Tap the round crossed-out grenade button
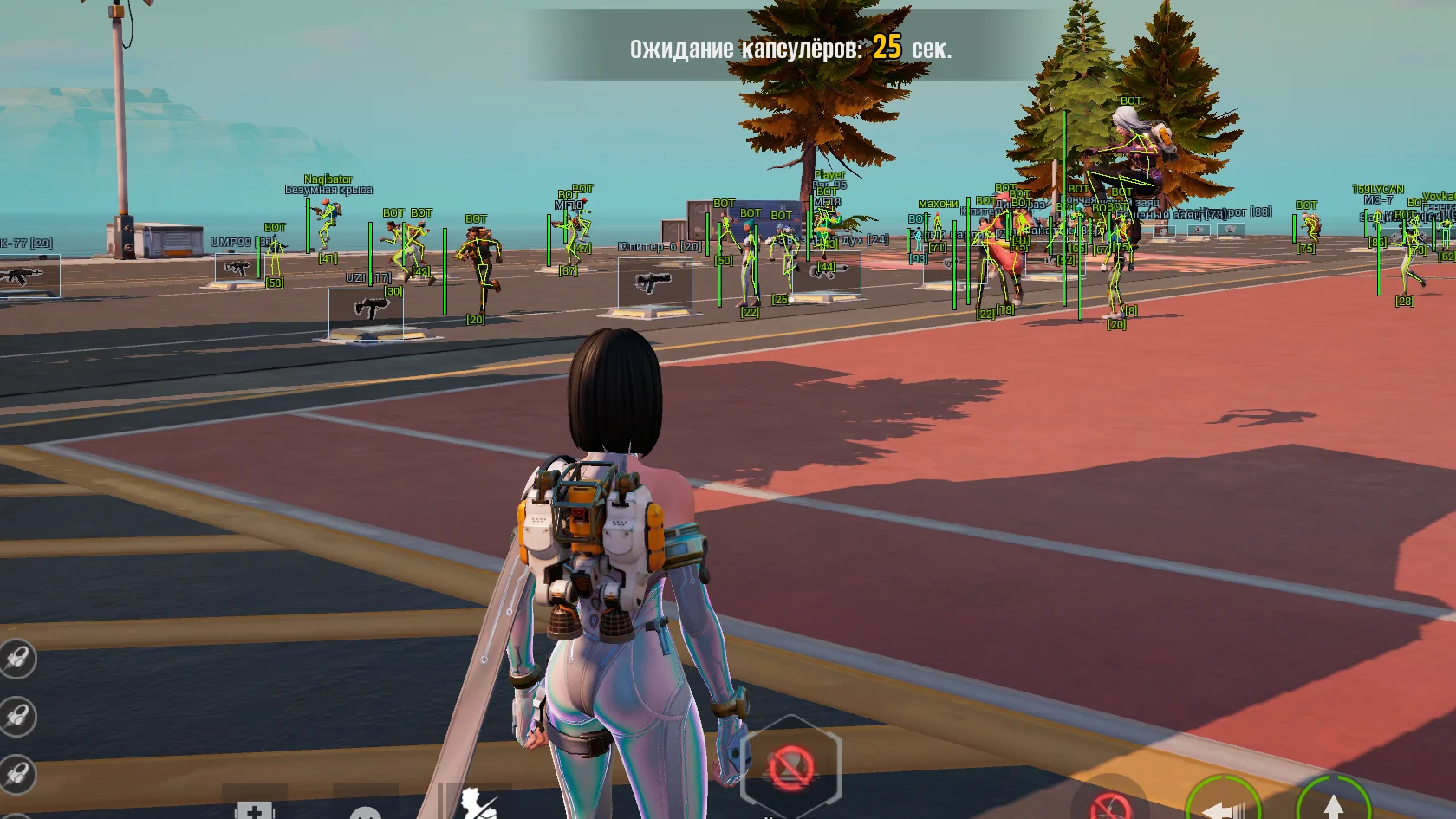Screen dimensions: 1456x819 point(1110,804)
